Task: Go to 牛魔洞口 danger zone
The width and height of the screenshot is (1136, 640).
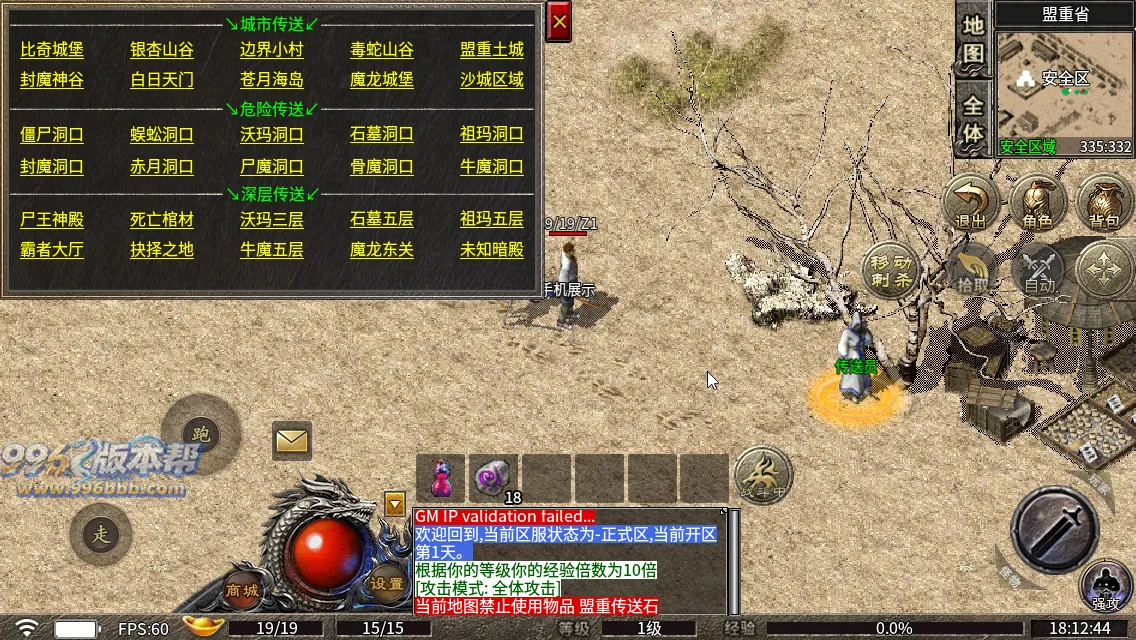Action: [492, 167]
